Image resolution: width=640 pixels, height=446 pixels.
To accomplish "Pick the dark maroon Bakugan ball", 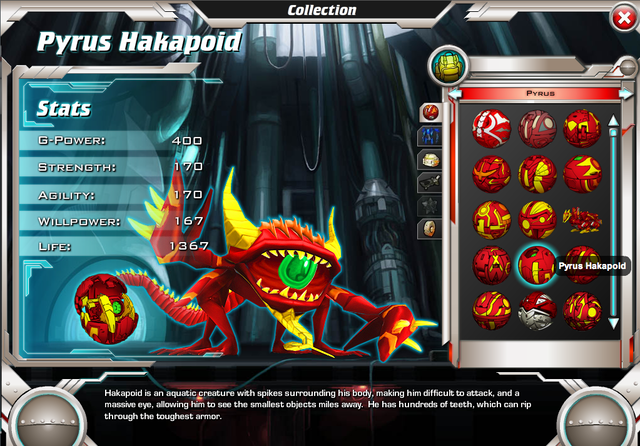I will (x=536, y=128).
